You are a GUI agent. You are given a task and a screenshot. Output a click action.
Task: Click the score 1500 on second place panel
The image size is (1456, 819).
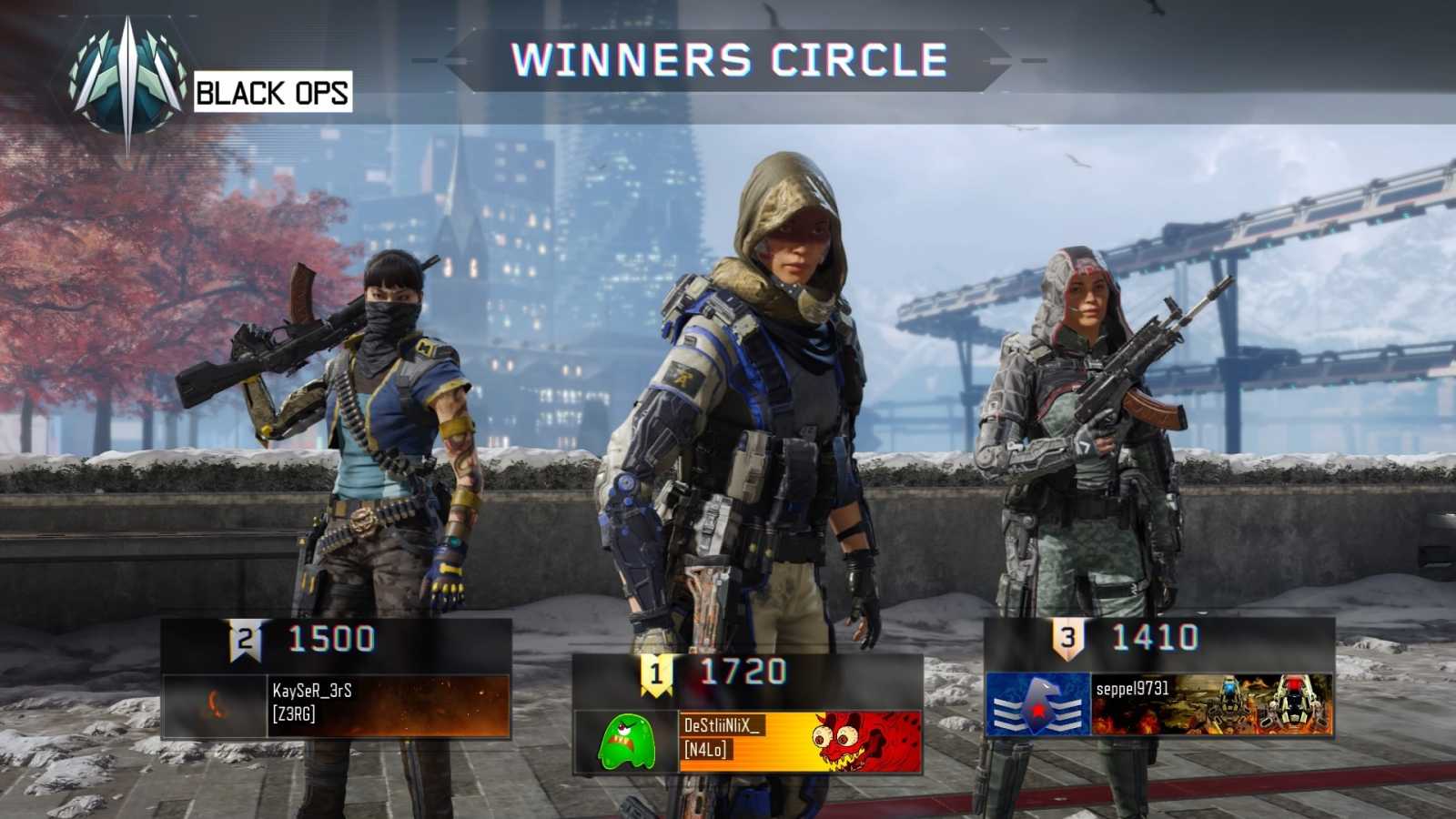[x=332, y=641]
